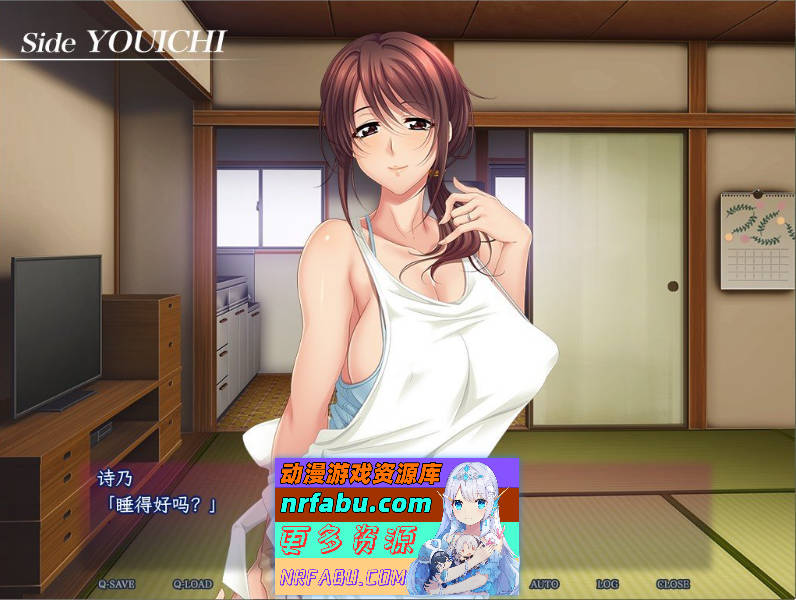This screenshot has height=600, width=796.
Task: Load quick save via Q-LOAD
Action: (193, 584)
